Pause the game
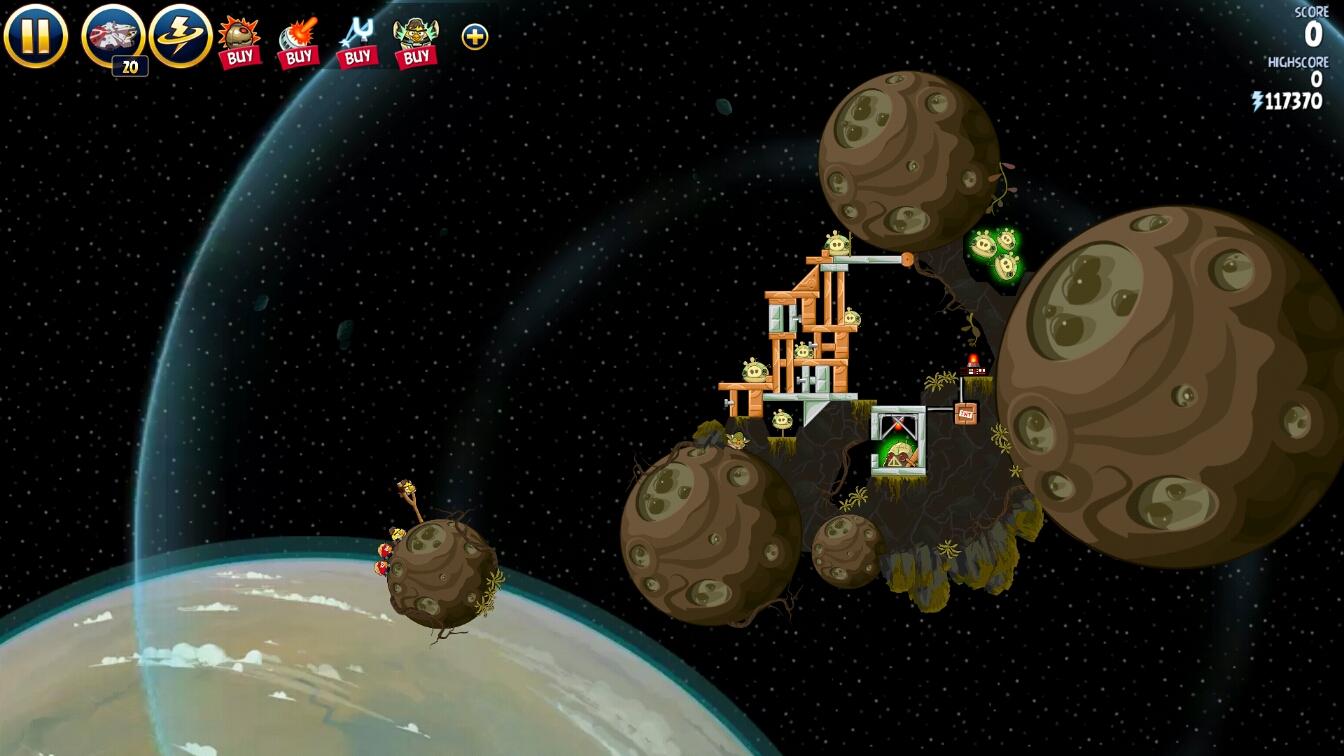 click(35, 36)
